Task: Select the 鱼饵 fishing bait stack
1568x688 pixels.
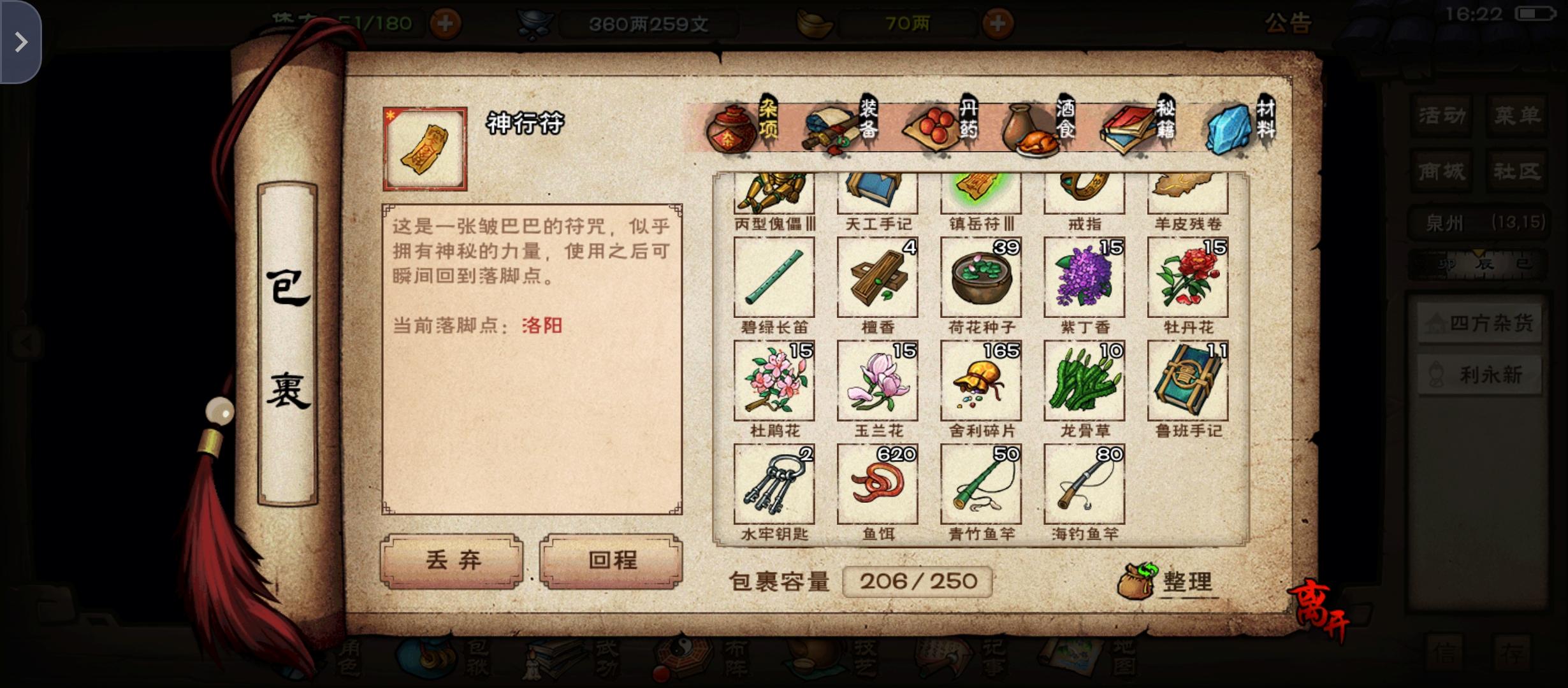Action: 876,483
